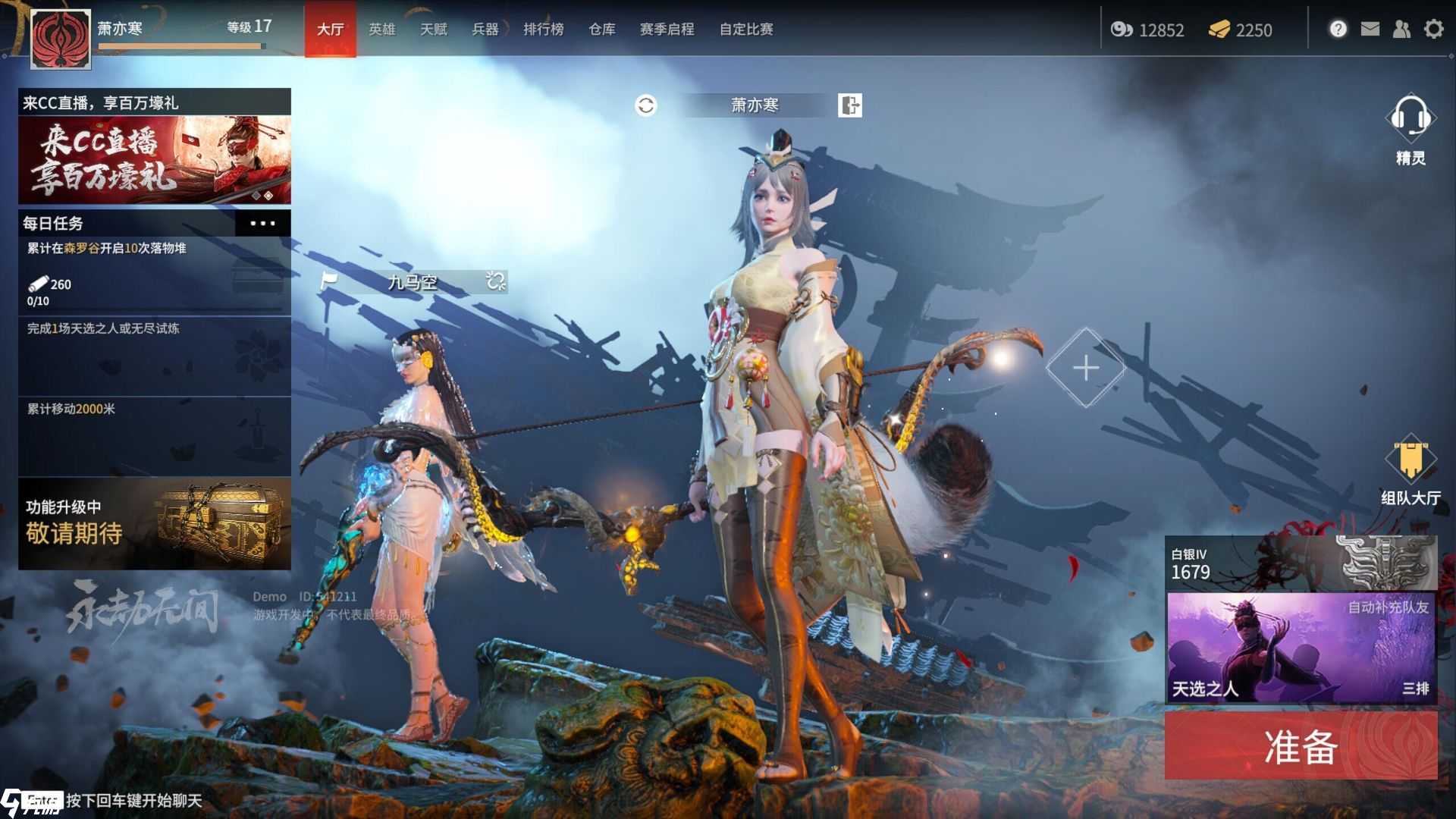Click the player avatar portrait

tap(61, 39)
